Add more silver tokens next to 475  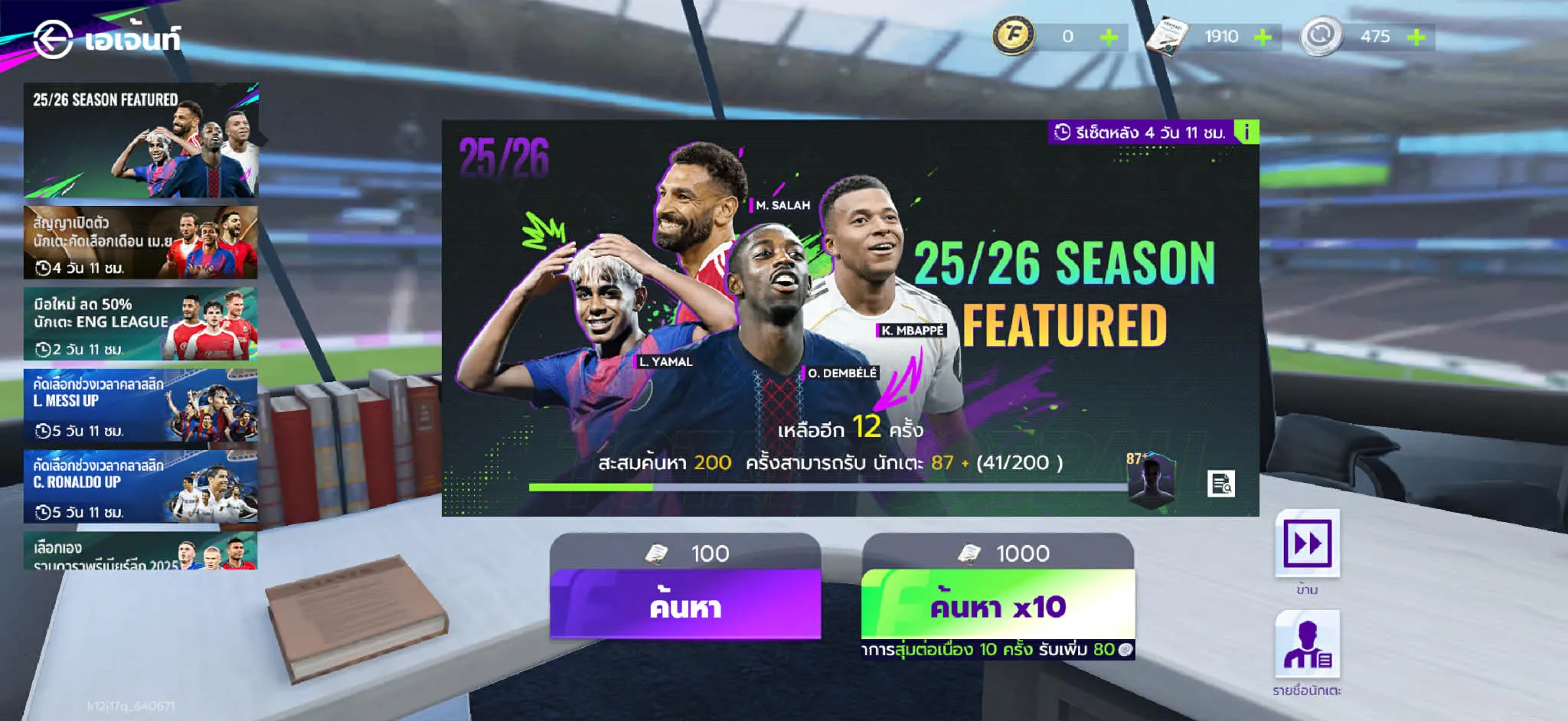(1416, 37)
